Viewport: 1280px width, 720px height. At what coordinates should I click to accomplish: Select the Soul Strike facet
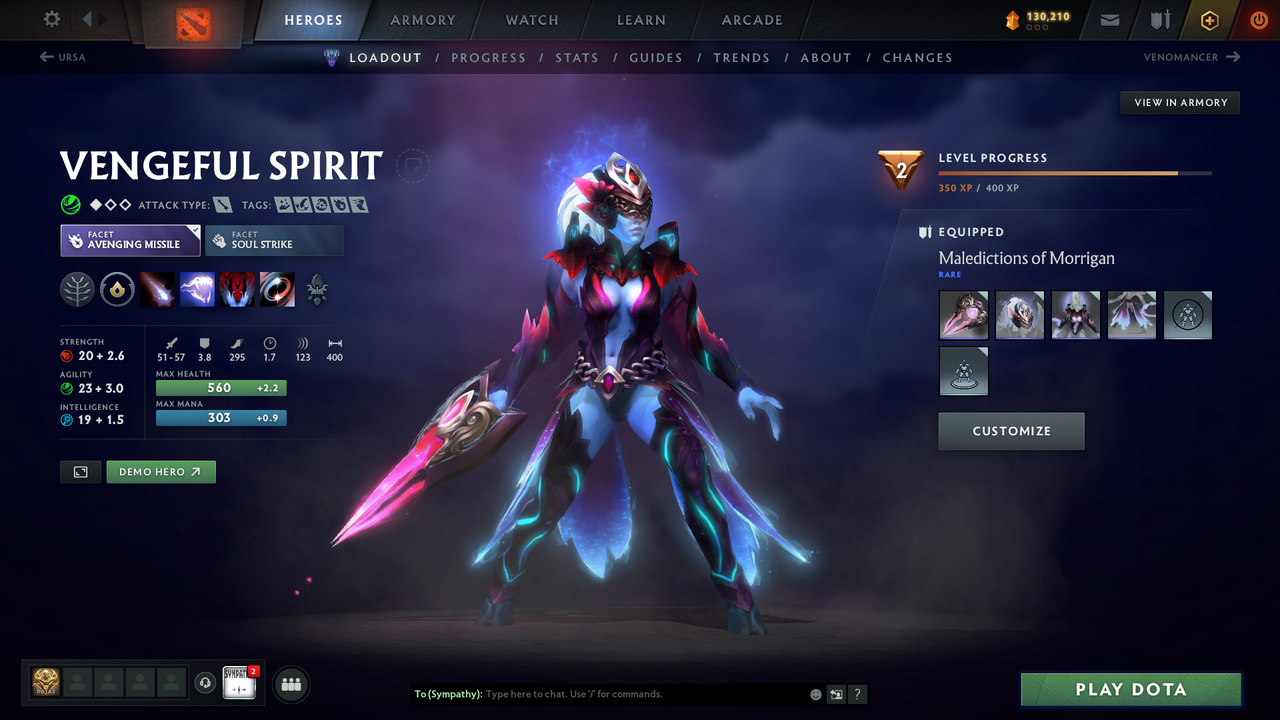pos(274,240)
